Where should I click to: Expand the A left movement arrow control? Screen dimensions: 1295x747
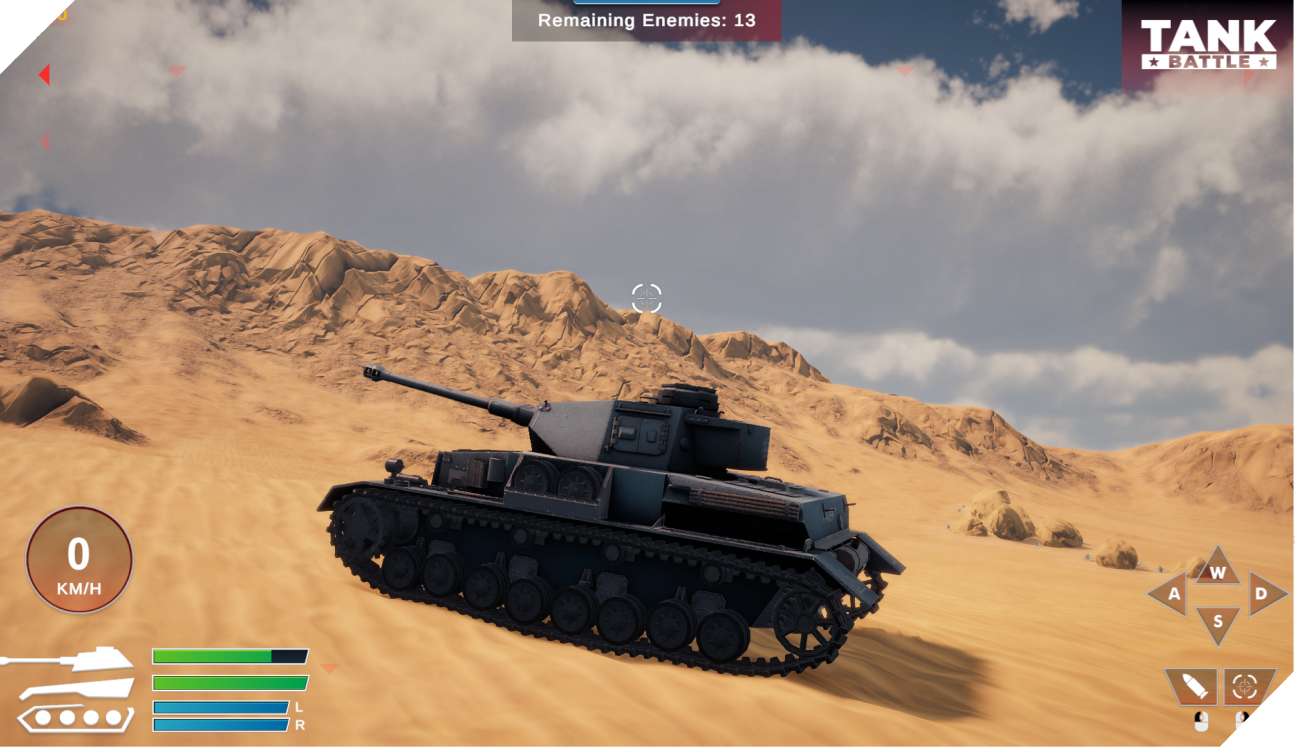click(1174, 596)
